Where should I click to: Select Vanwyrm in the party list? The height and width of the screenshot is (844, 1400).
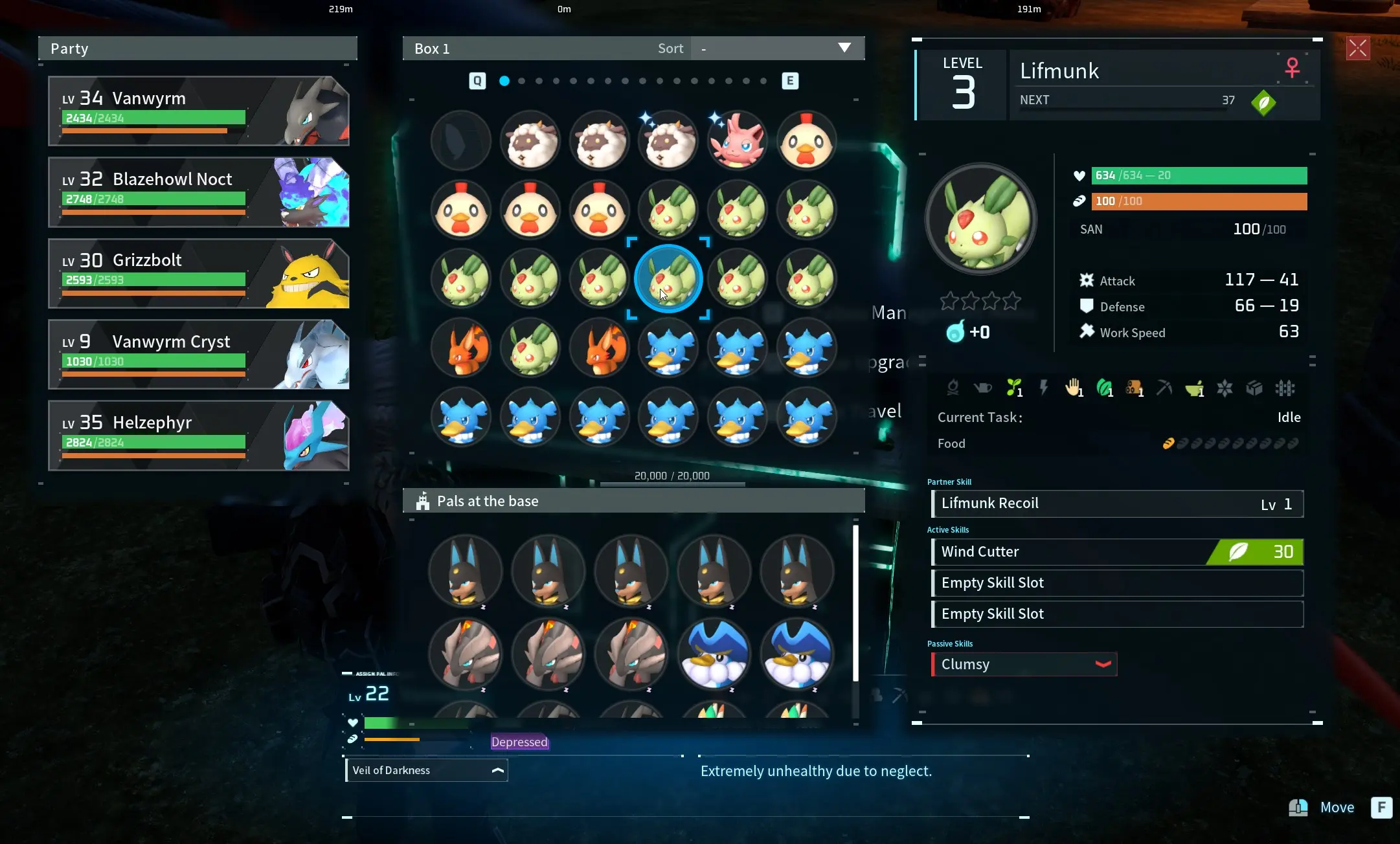pyautogui.click(x=199, y=111)
